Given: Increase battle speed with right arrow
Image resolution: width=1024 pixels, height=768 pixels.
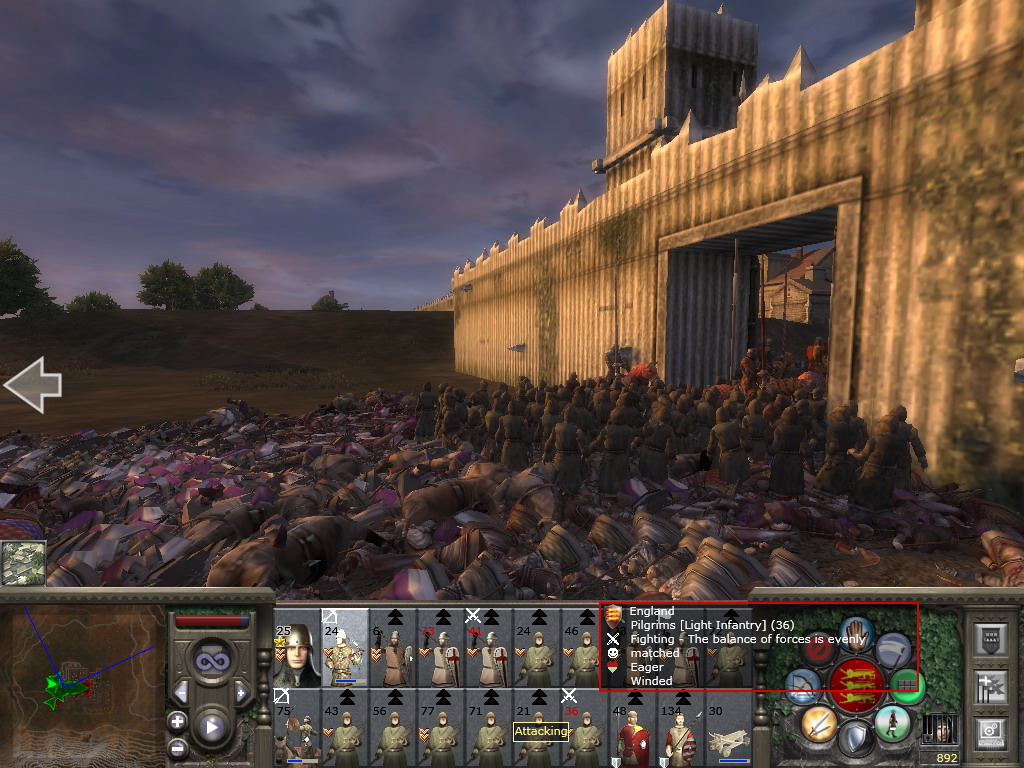Looking at the screenshot, I should point(241,692).
